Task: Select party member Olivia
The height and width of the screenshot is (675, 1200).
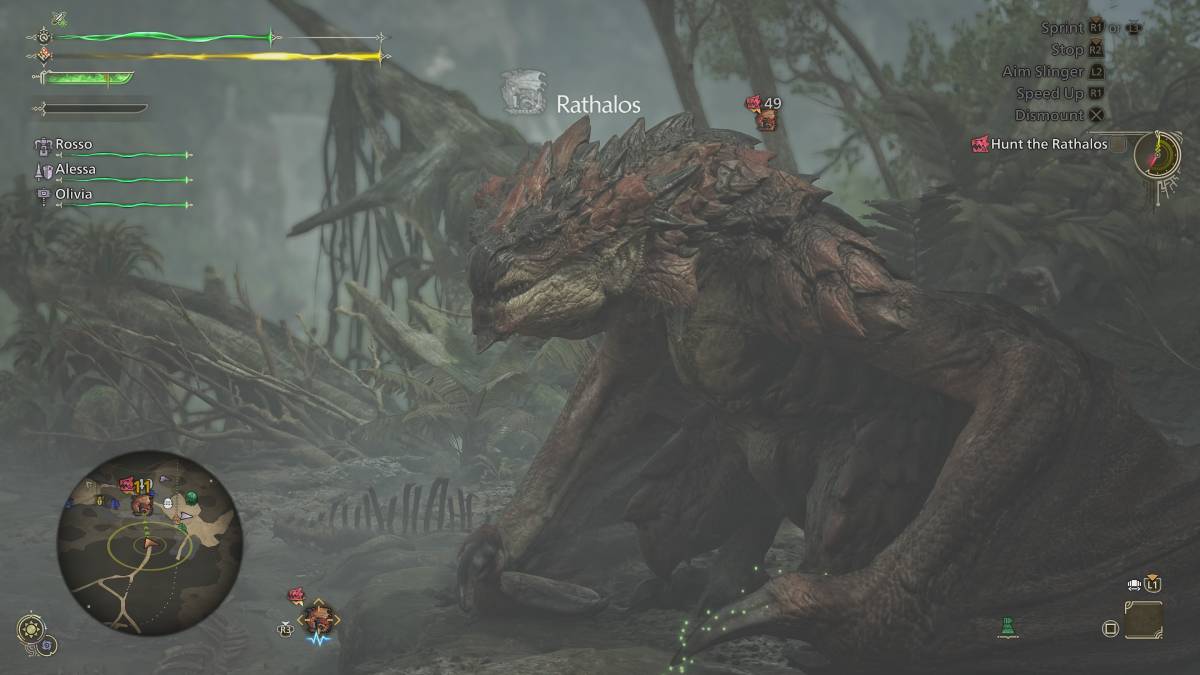Action: tap(73, 194)
